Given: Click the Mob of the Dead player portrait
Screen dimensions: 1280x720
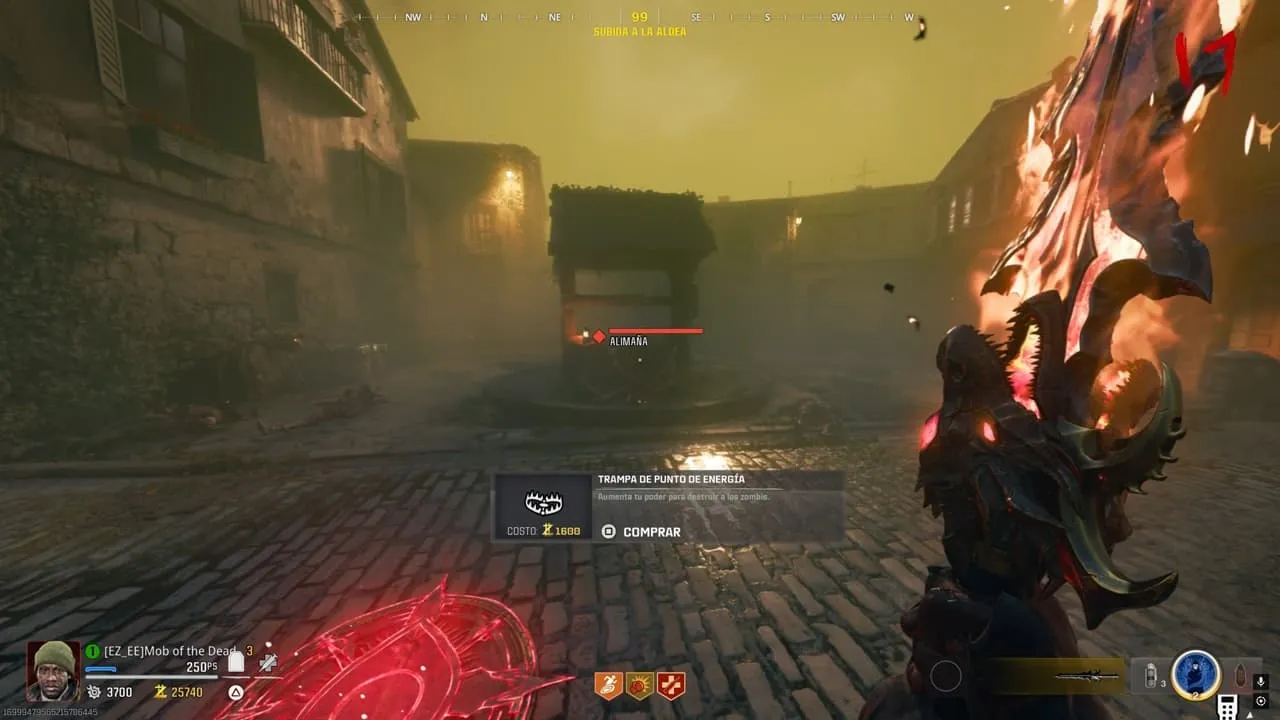Looking at the screenshot, I should tap(53, 669).
